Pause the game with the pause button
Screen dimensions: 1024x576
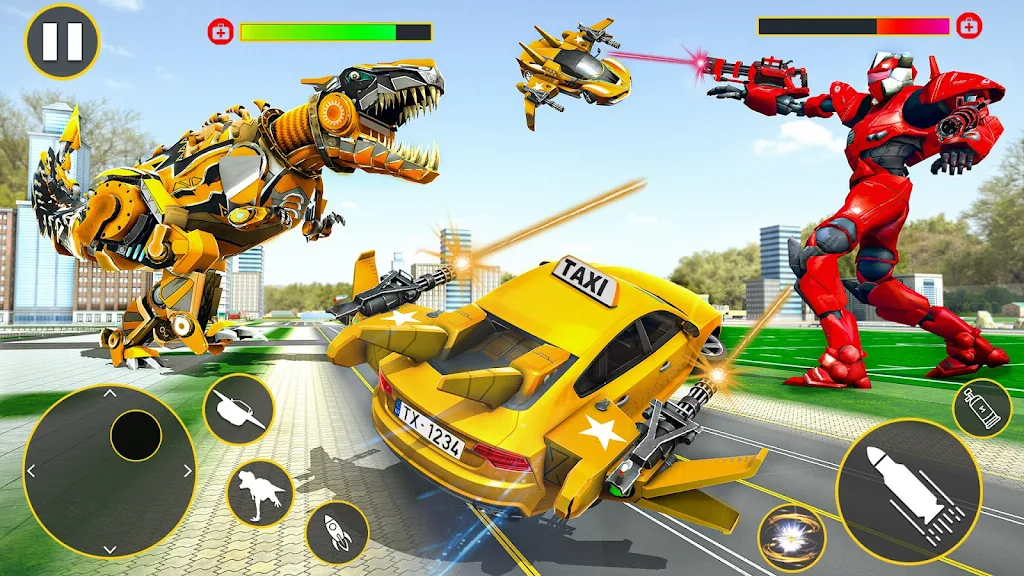[x=62, y=42]
